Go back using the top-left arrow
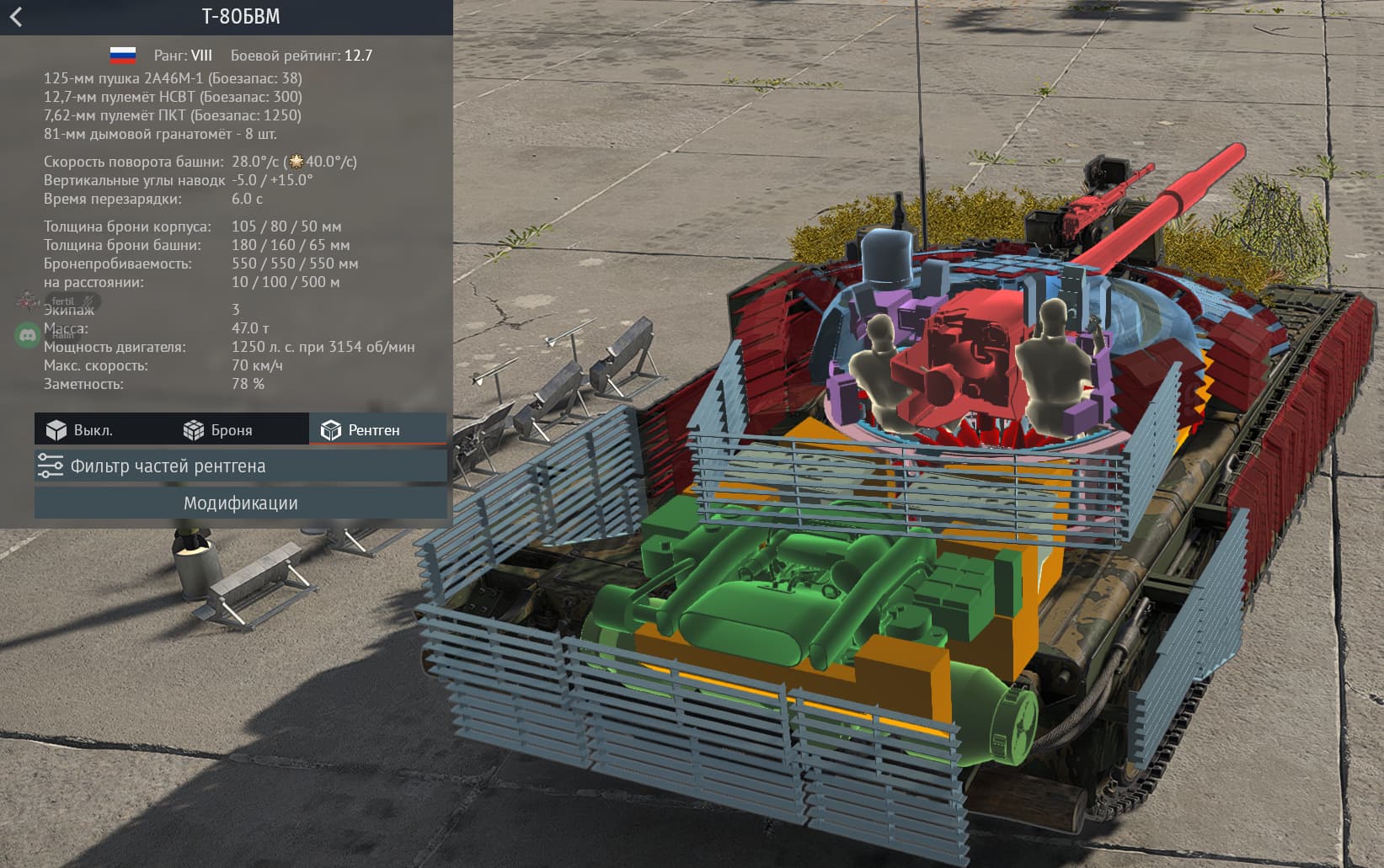The width and height of the screenshot is (1384, 868). [x=16, y=17]
